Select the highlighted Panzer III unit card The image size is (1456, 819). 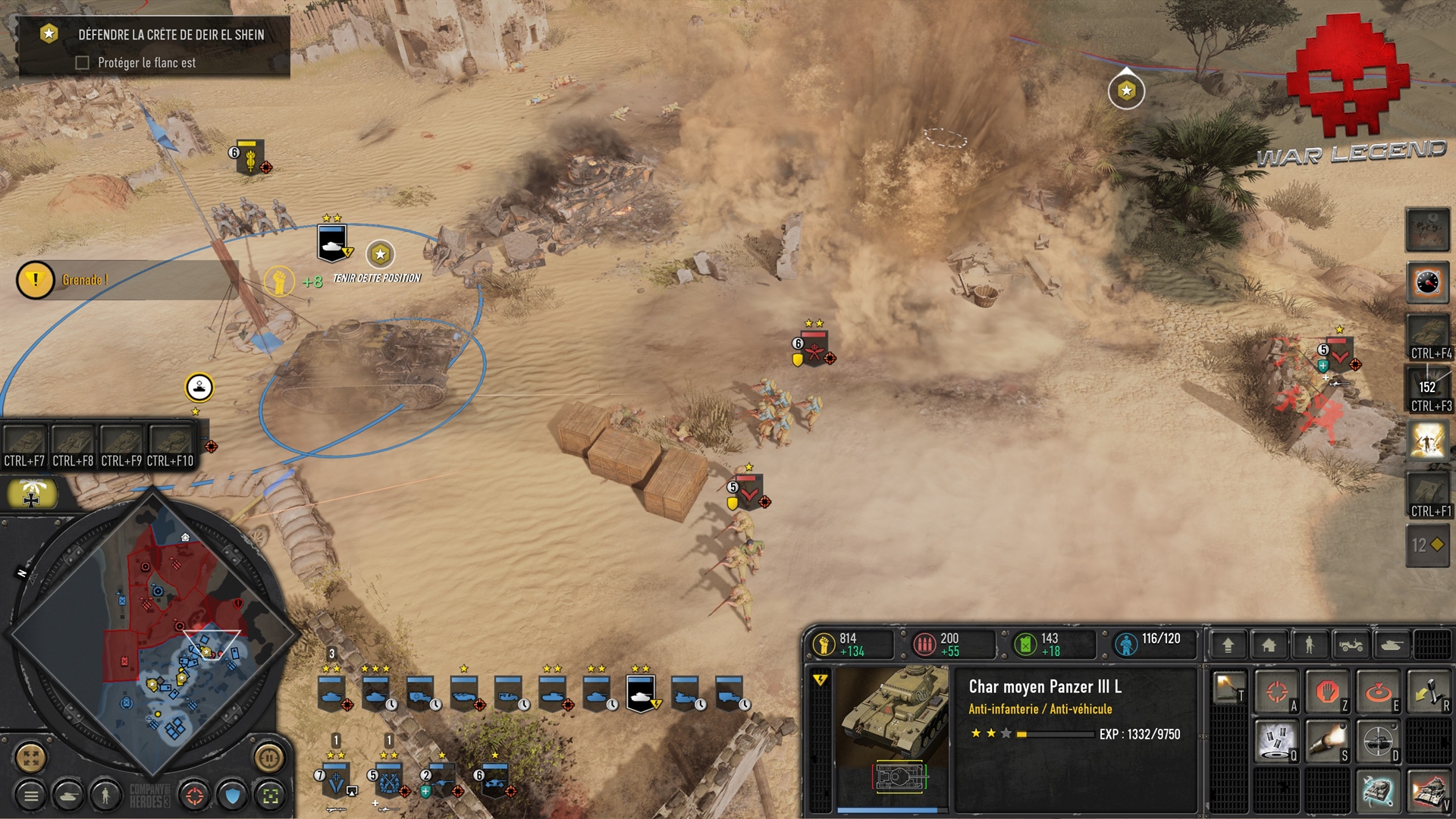641,693
